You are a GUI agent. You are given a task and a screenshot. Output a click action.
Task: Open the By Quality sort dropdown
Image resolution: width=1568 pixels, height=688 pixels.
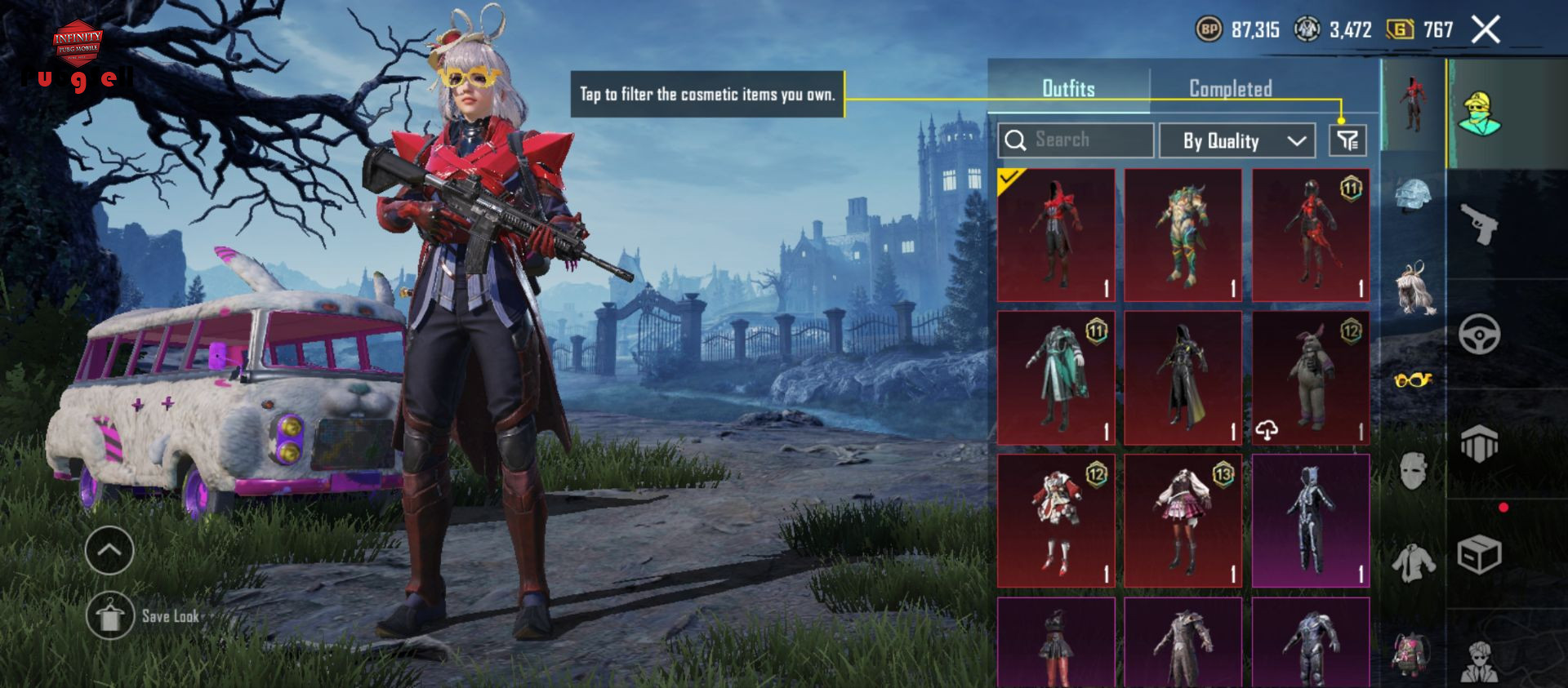(1236, 140)
